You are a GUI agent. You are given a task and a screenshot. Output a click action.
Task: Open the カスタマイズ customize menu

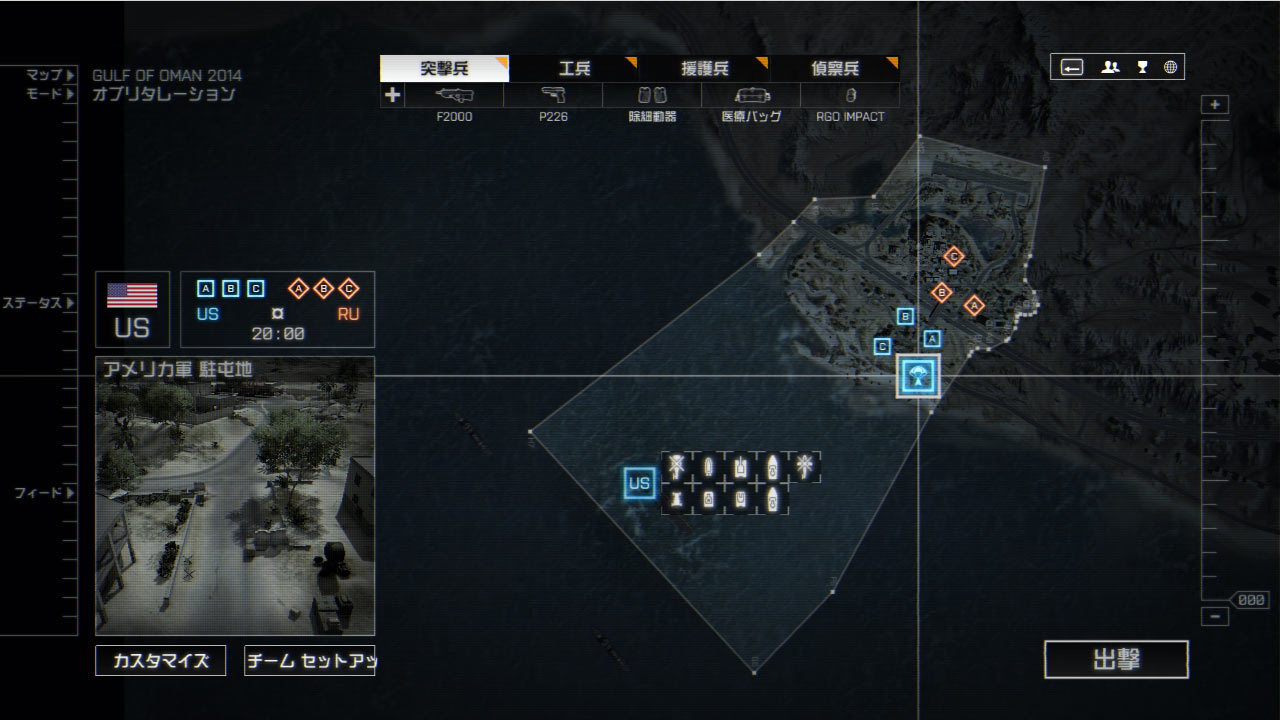pyautogui.click(x=161, y=661)
